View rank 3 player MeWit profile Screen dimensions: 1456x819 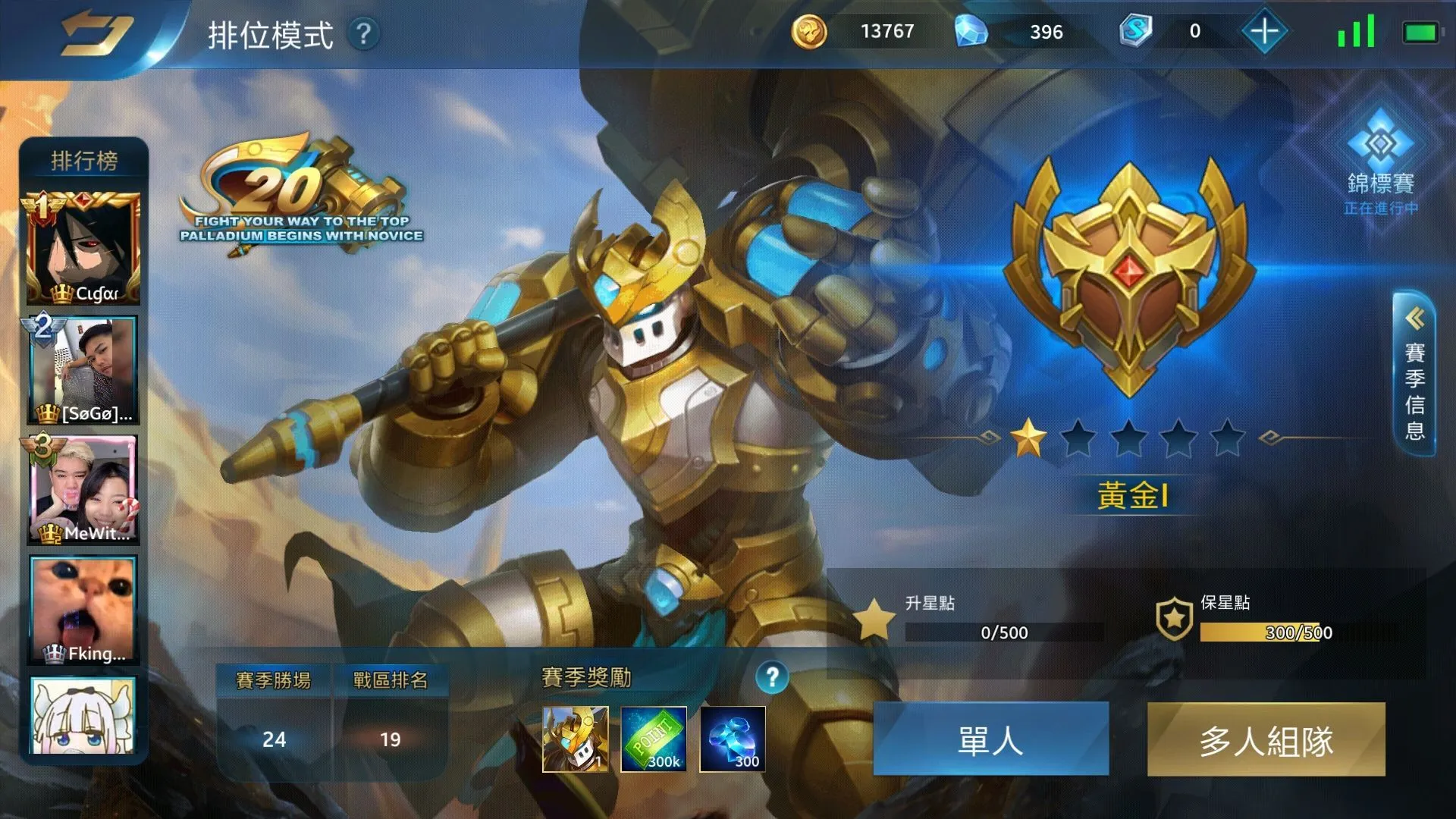(x=83, y=490)
